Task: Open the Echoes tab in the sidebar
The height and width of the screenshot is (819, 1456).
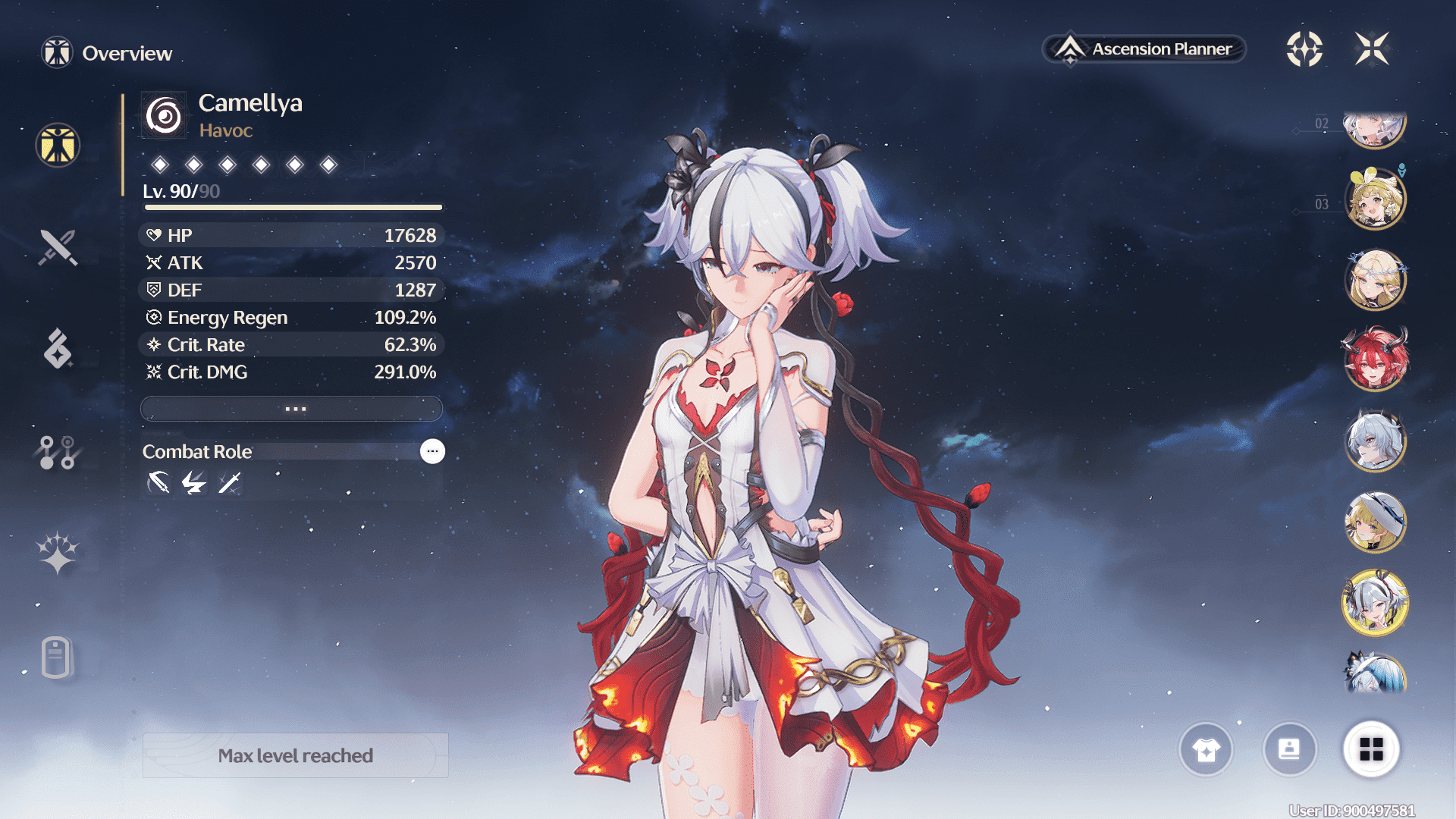Action: 58,349
